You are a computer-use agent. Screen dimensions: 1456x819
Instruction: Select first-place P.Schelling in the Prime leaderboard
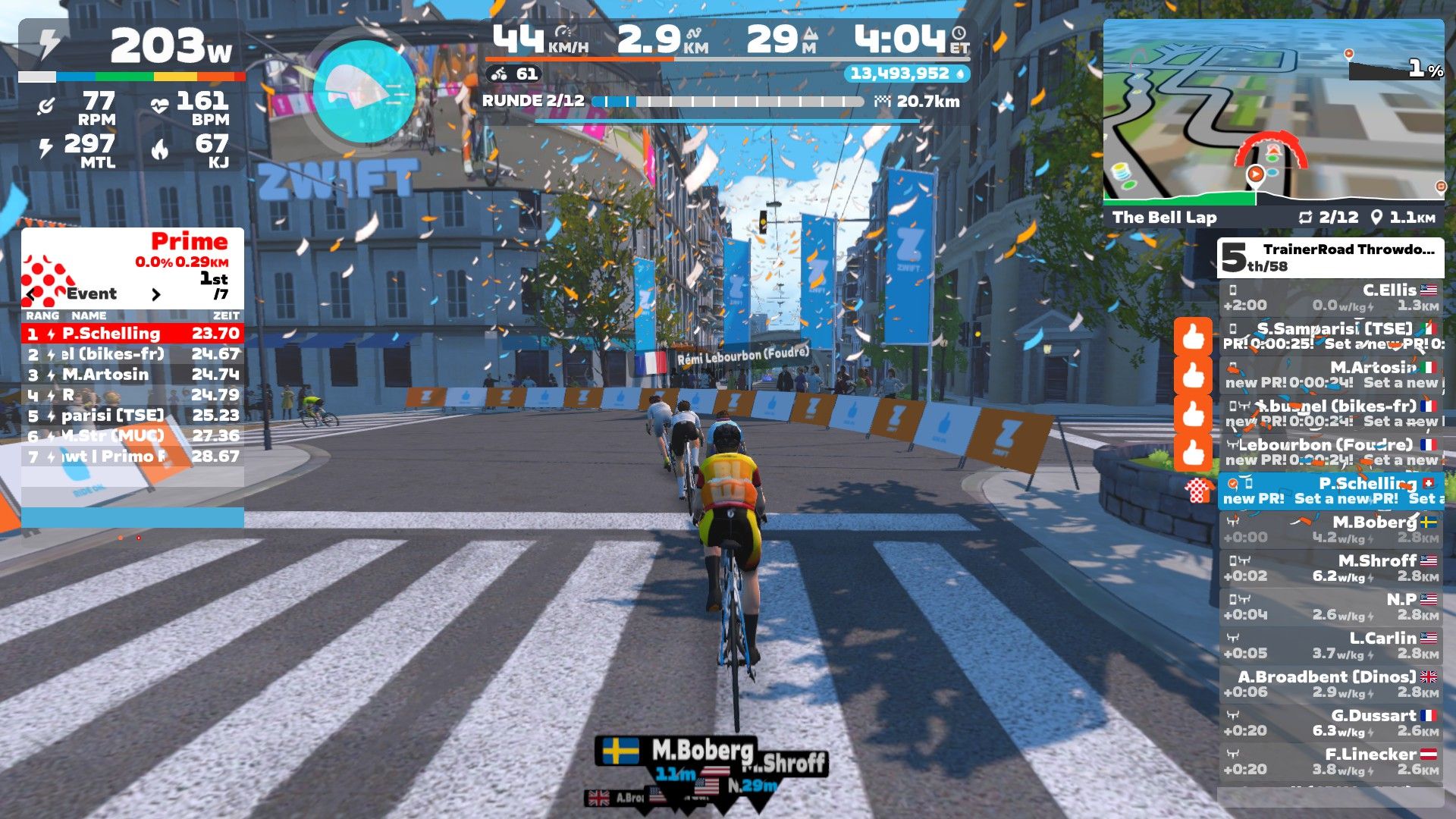point(132,334)
